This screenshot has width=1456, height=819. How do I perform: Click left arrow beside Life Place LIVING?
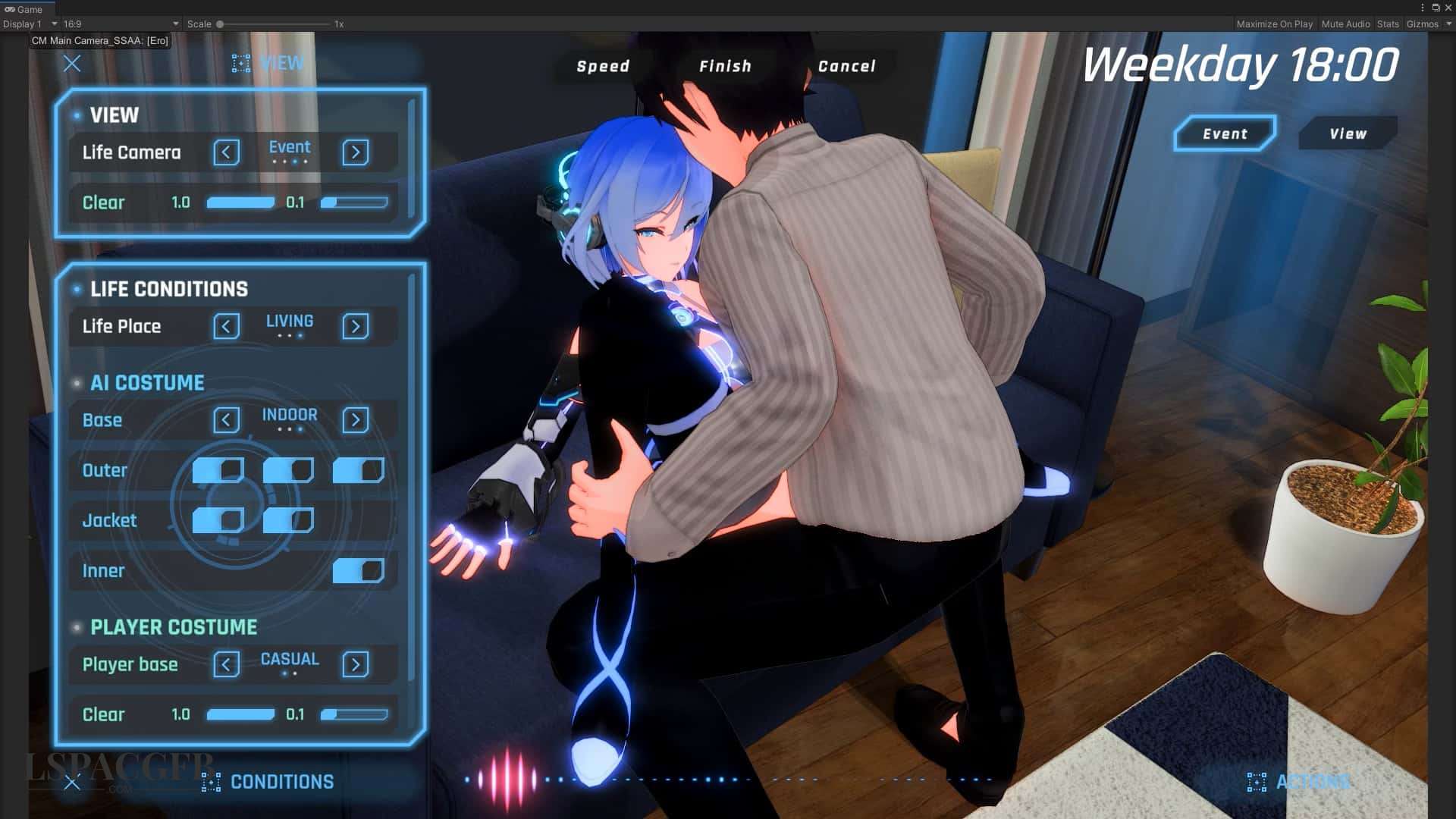click(226, 326)
